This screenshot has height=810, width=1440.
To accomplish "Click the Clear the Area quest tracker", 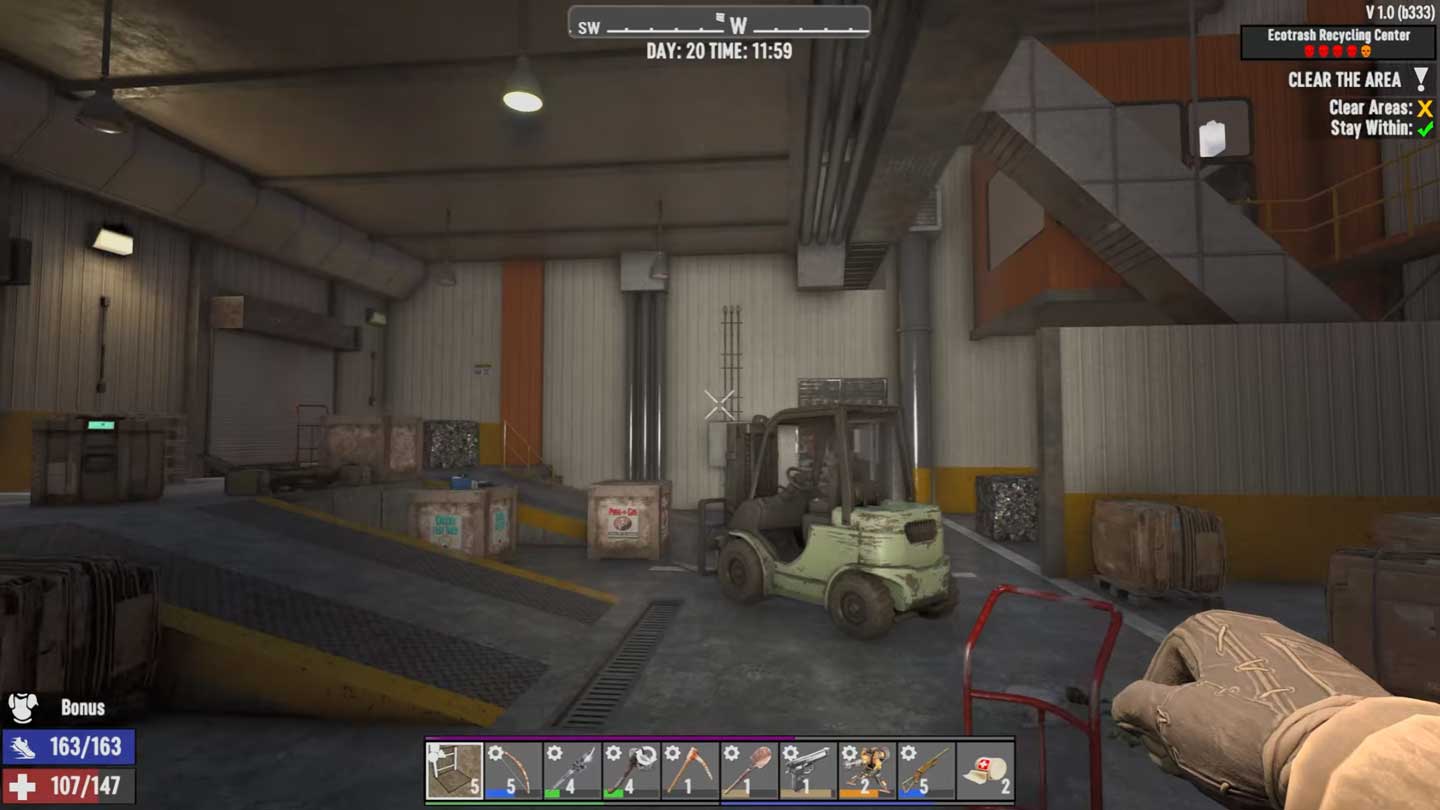I will [1345, 80].
